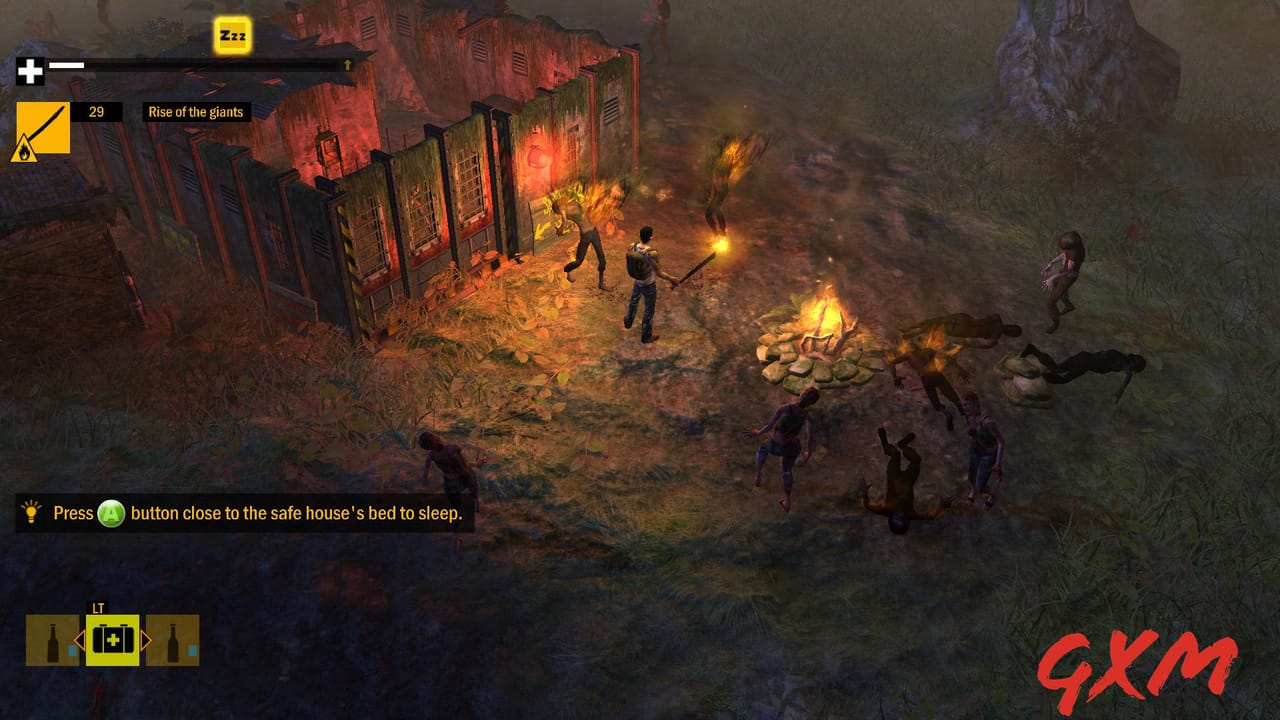Screen dimensions: 1280x720
Task: Click the small blue tag on the left bottle slot
Action: pos(71,650)
